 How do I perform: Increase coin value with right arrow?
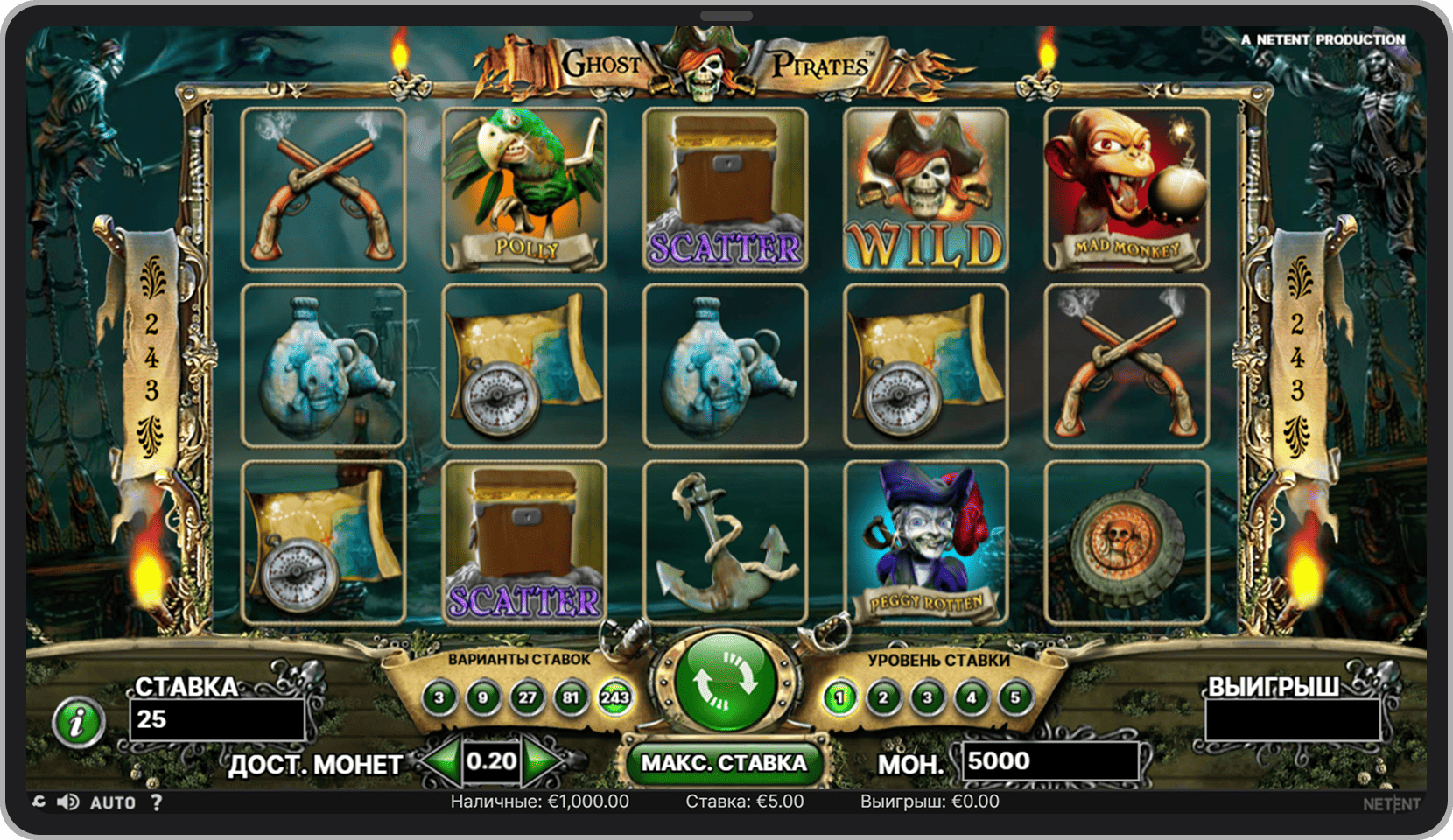(541, 761)
